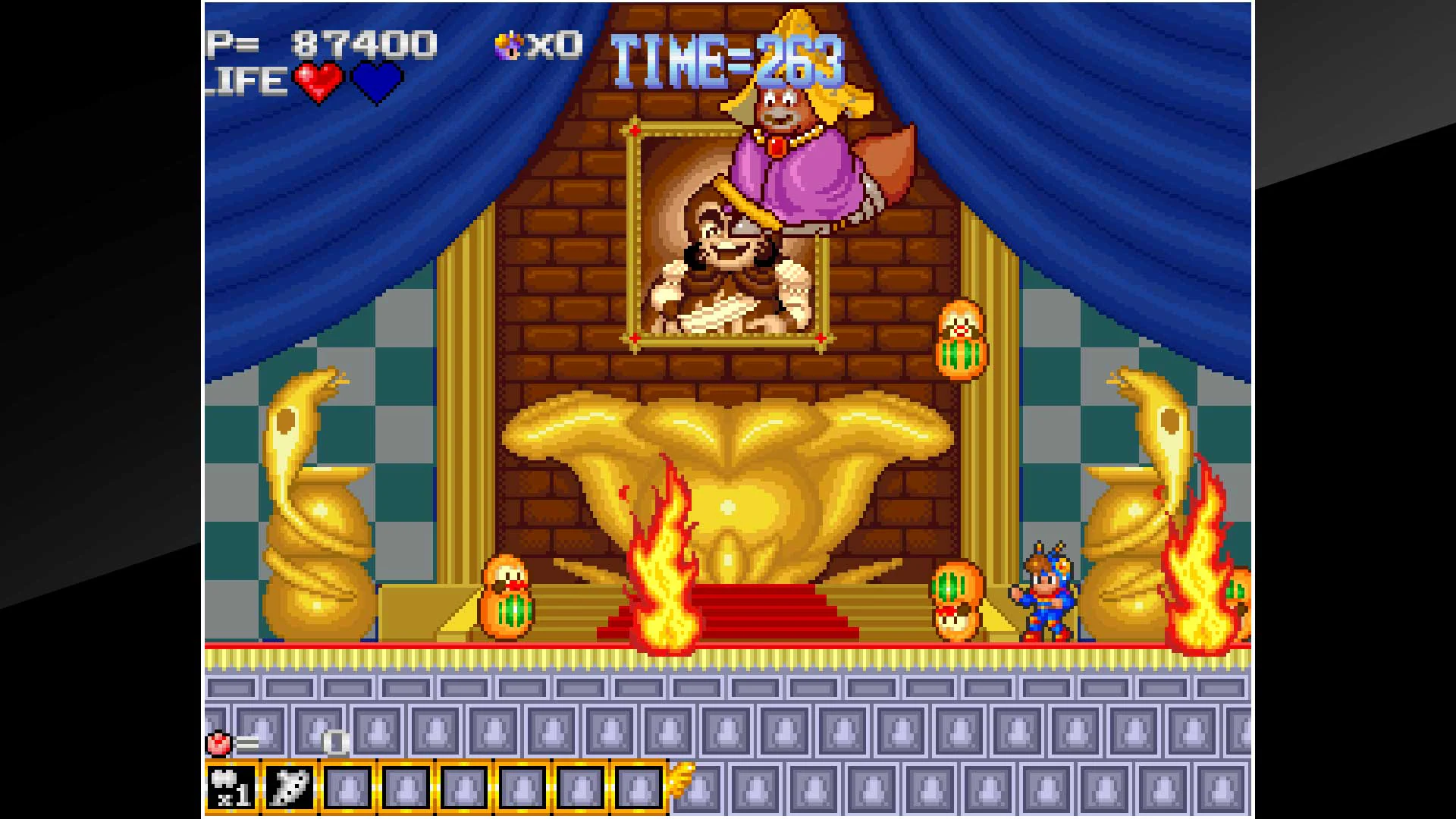
Task: Click the white orb above the bell tiles
Action: [334, 744]
